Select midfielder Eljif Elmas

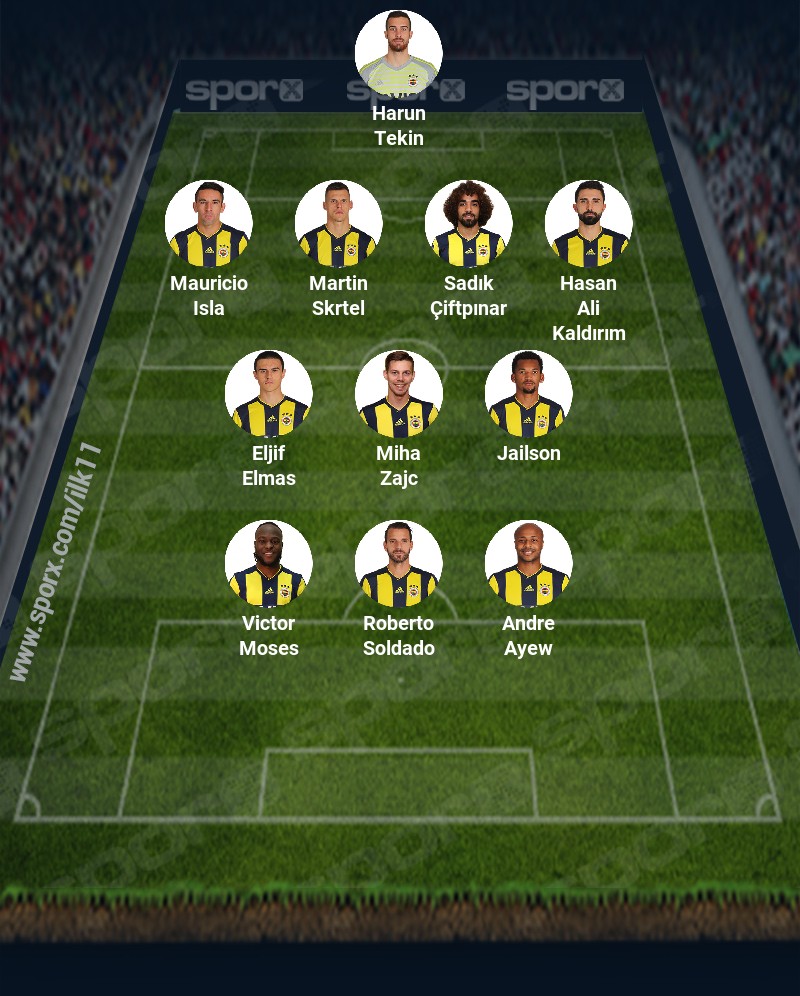point(269,394)
